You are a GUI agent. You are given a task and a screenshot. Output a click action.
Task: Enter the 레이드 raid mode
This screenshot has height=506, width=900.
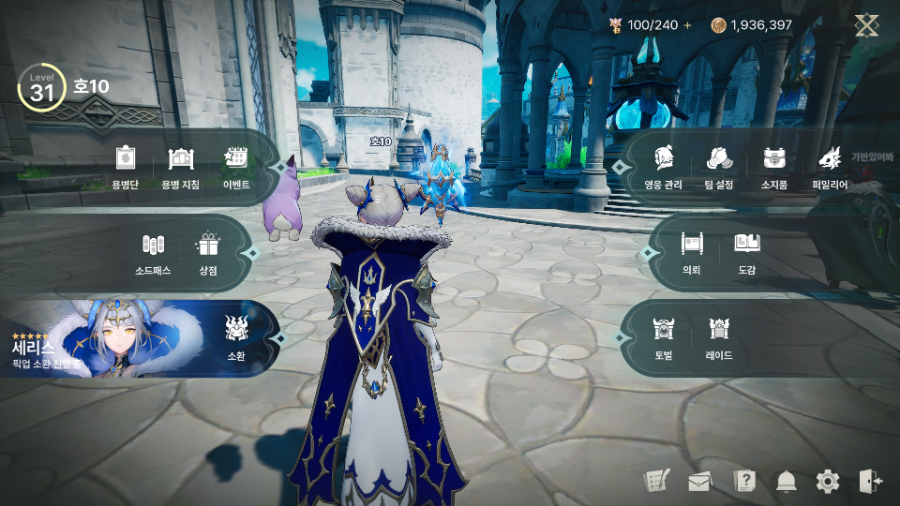pyautogui.click(x=719, y=337)
